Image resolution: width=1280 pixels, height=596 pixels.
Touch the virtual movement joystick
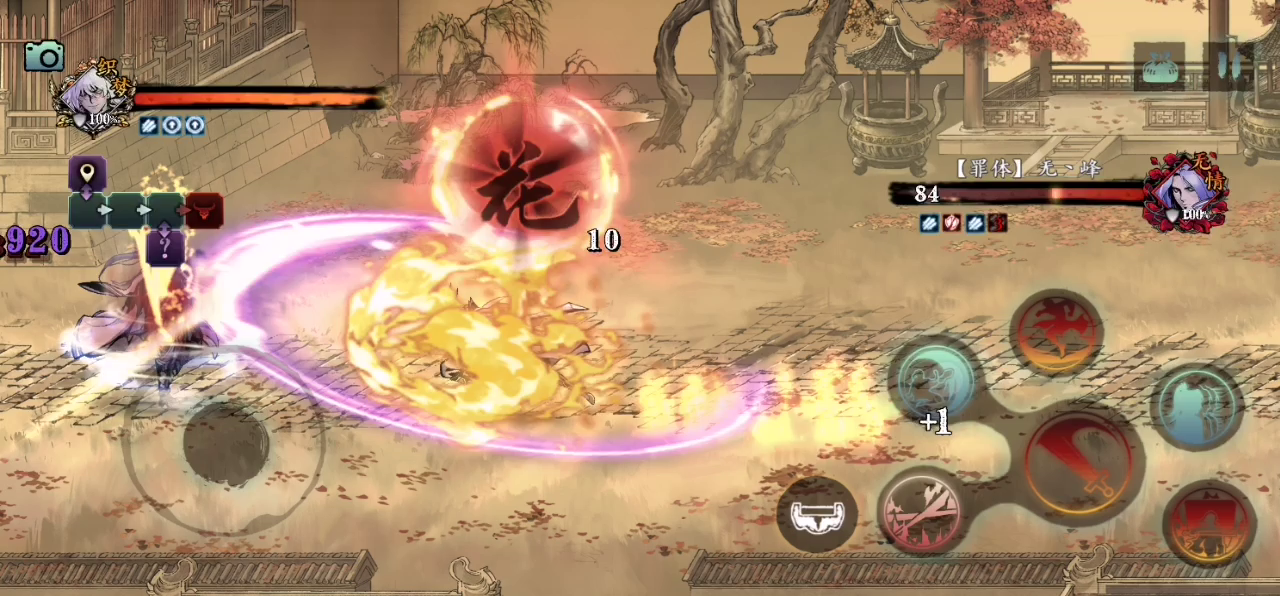pyautogui.click(x=225, y=443)
